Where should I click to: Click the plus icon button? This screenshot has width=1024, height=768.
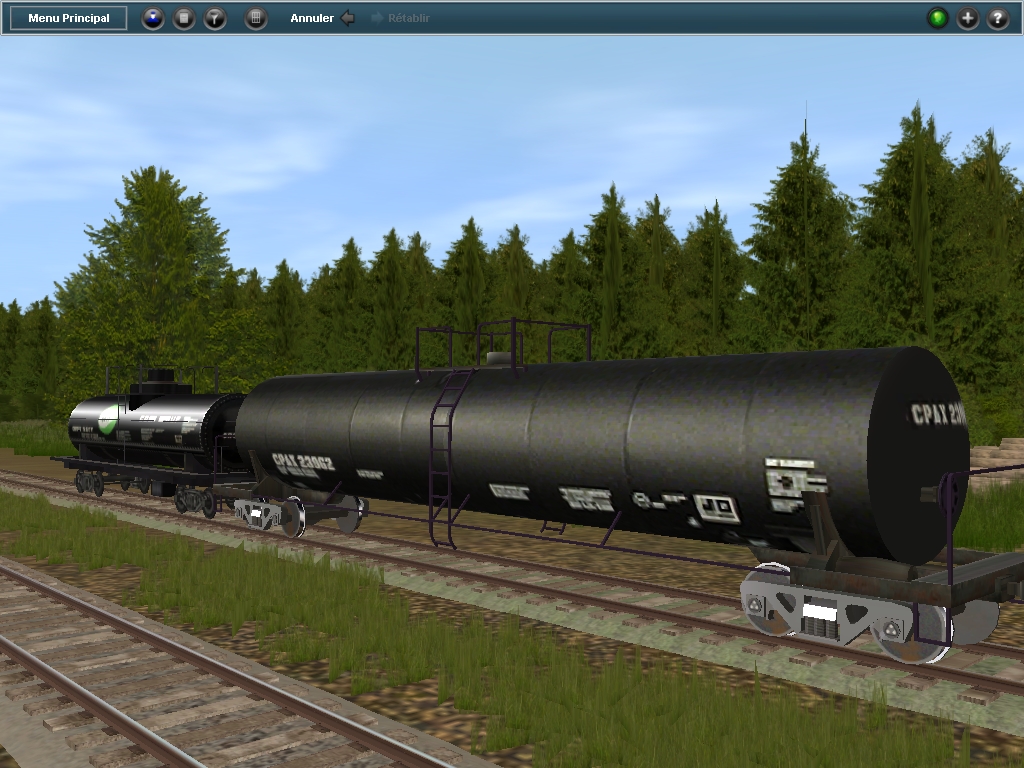pyautogui.click(x=967, y=18)
